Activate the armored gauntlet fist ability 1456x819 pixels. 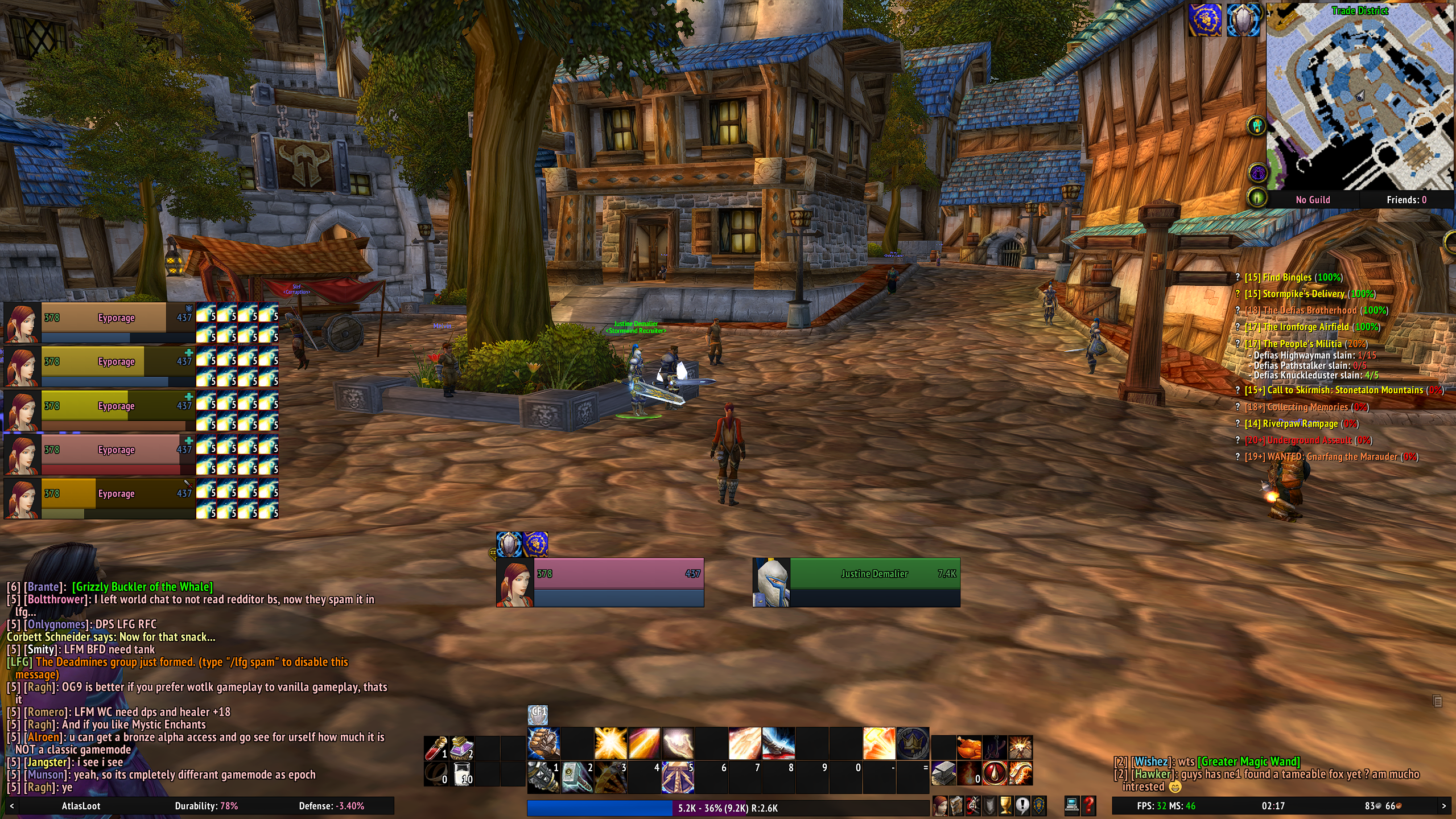coord(543,743)
